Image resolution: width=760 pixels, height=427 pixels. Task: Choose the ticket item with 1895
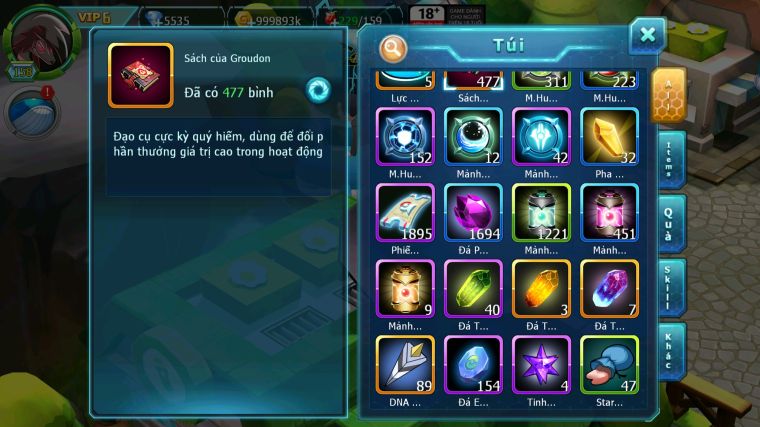tap(405, 213)
